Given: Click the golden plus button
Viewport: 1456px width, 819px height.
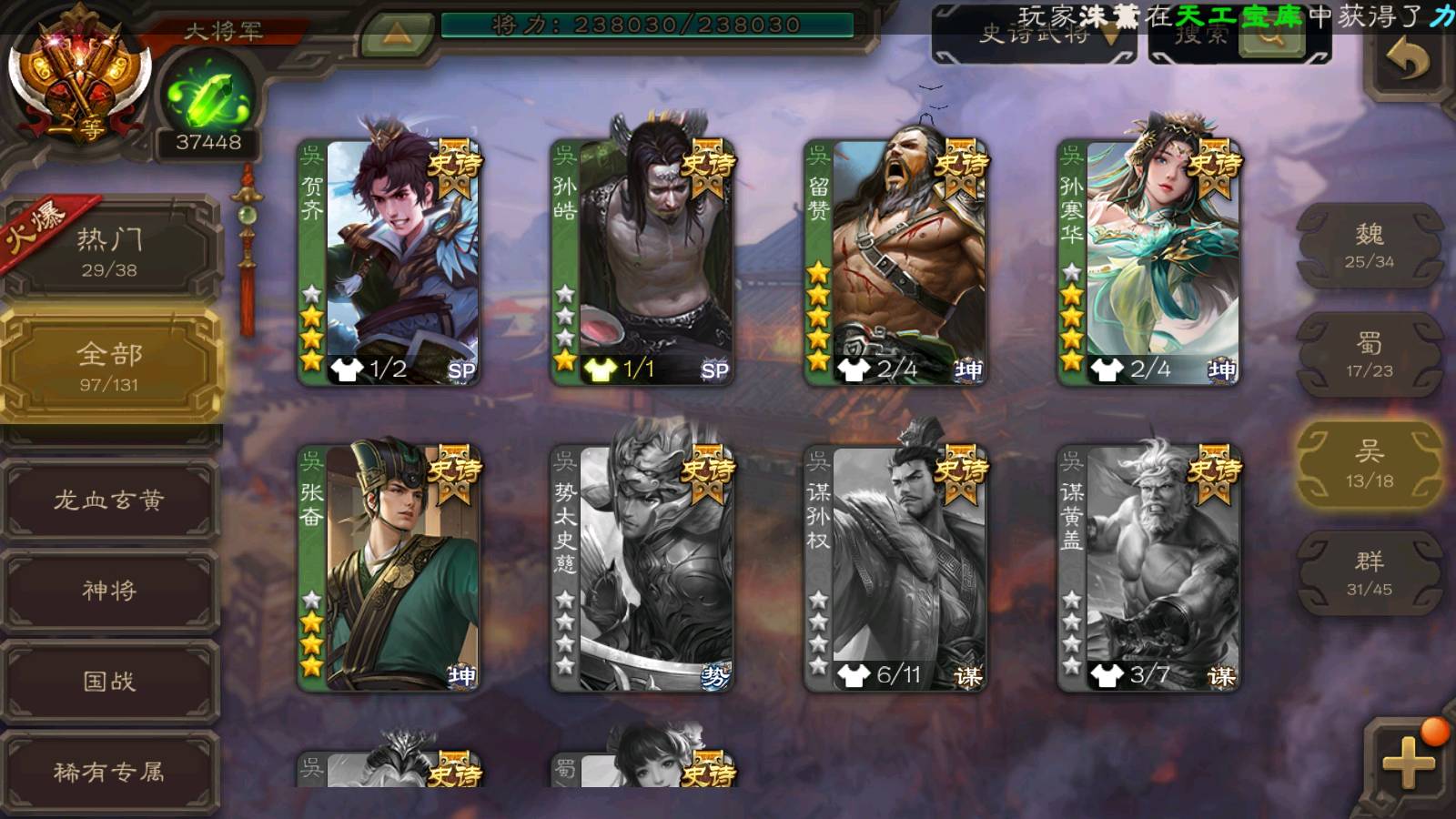Looking at the screenshot, I should 1408,763.
